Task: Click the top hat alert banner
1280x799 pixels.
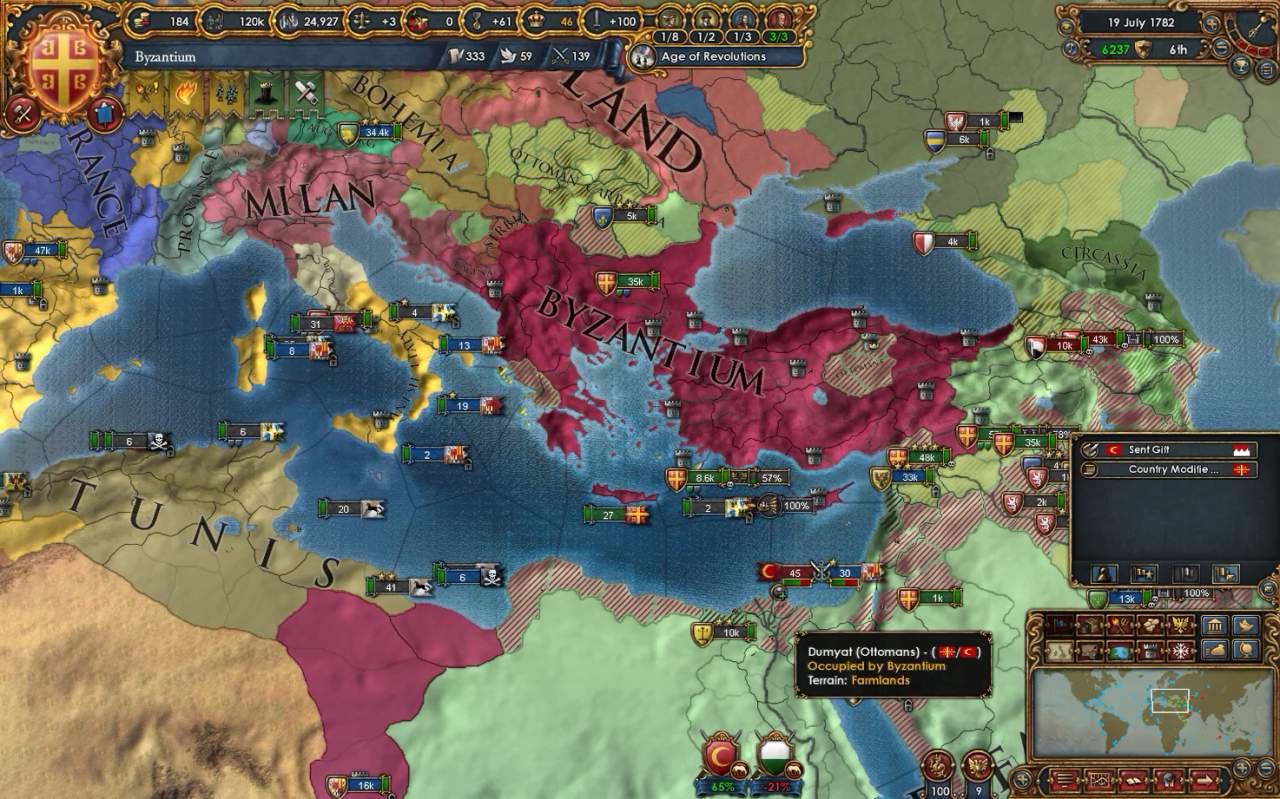Action: point(262,93)
